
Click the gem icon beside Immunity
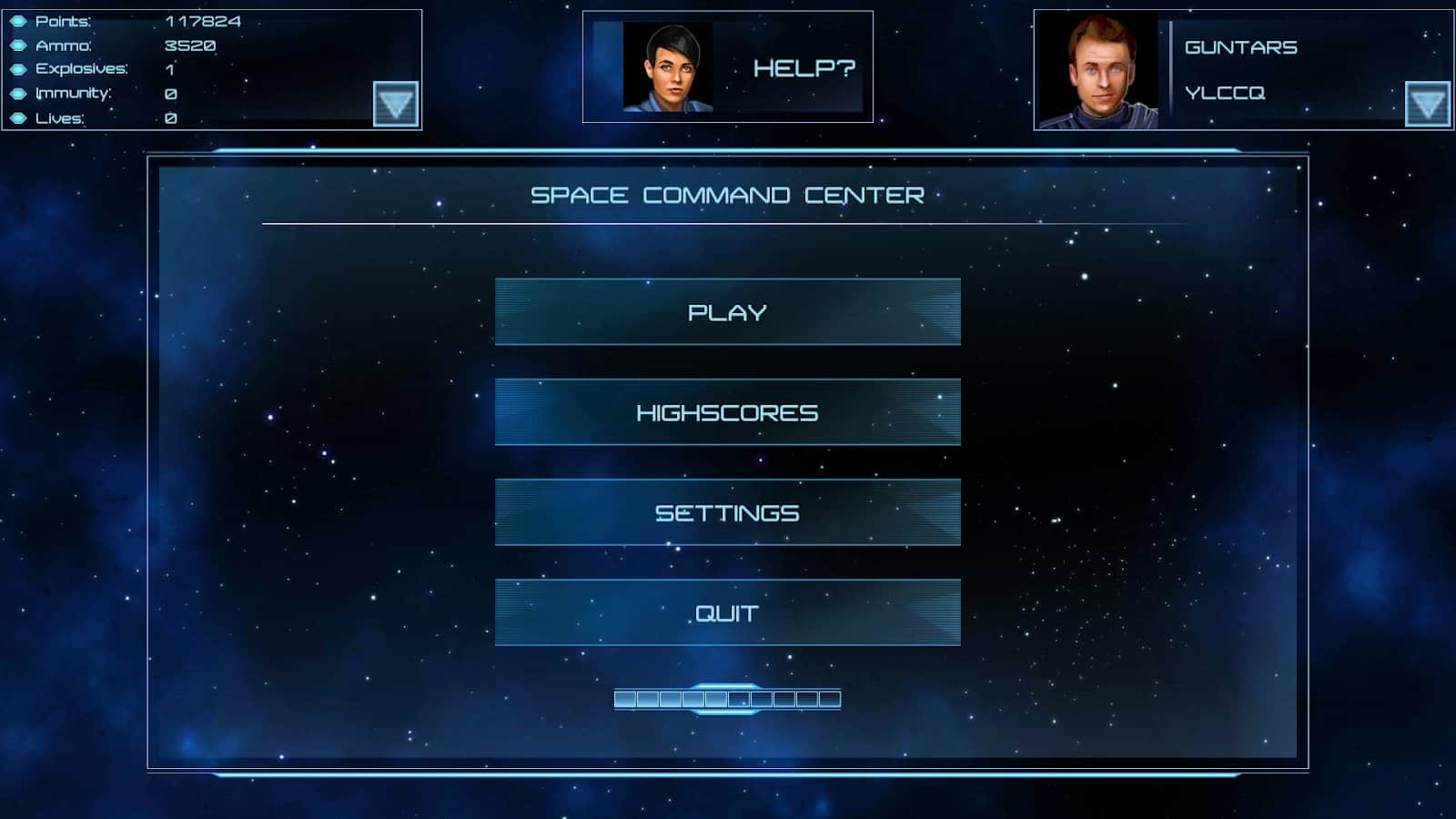pyautogui.click(x=18, y=94)
